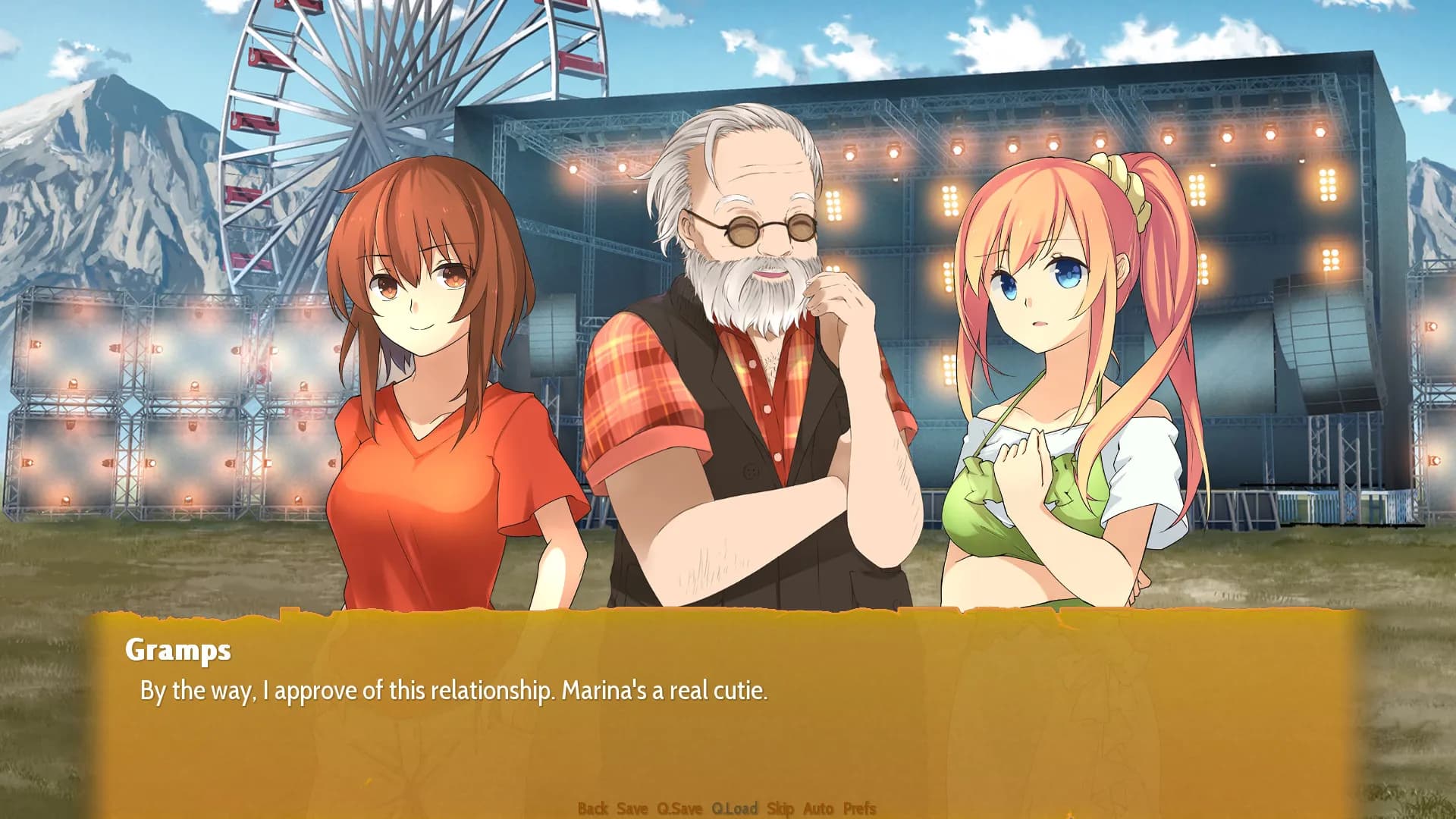Quick save with Q.Save
Screen dimensions: 1456x819
click(679, 808)
